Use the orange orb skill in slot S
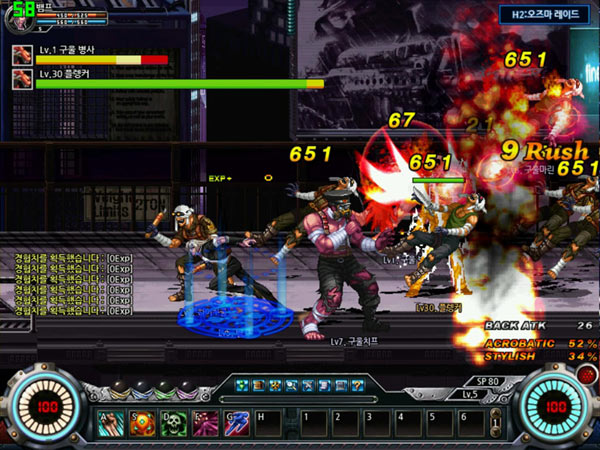This screenshot has width=600, height=450. pos(143,423)
